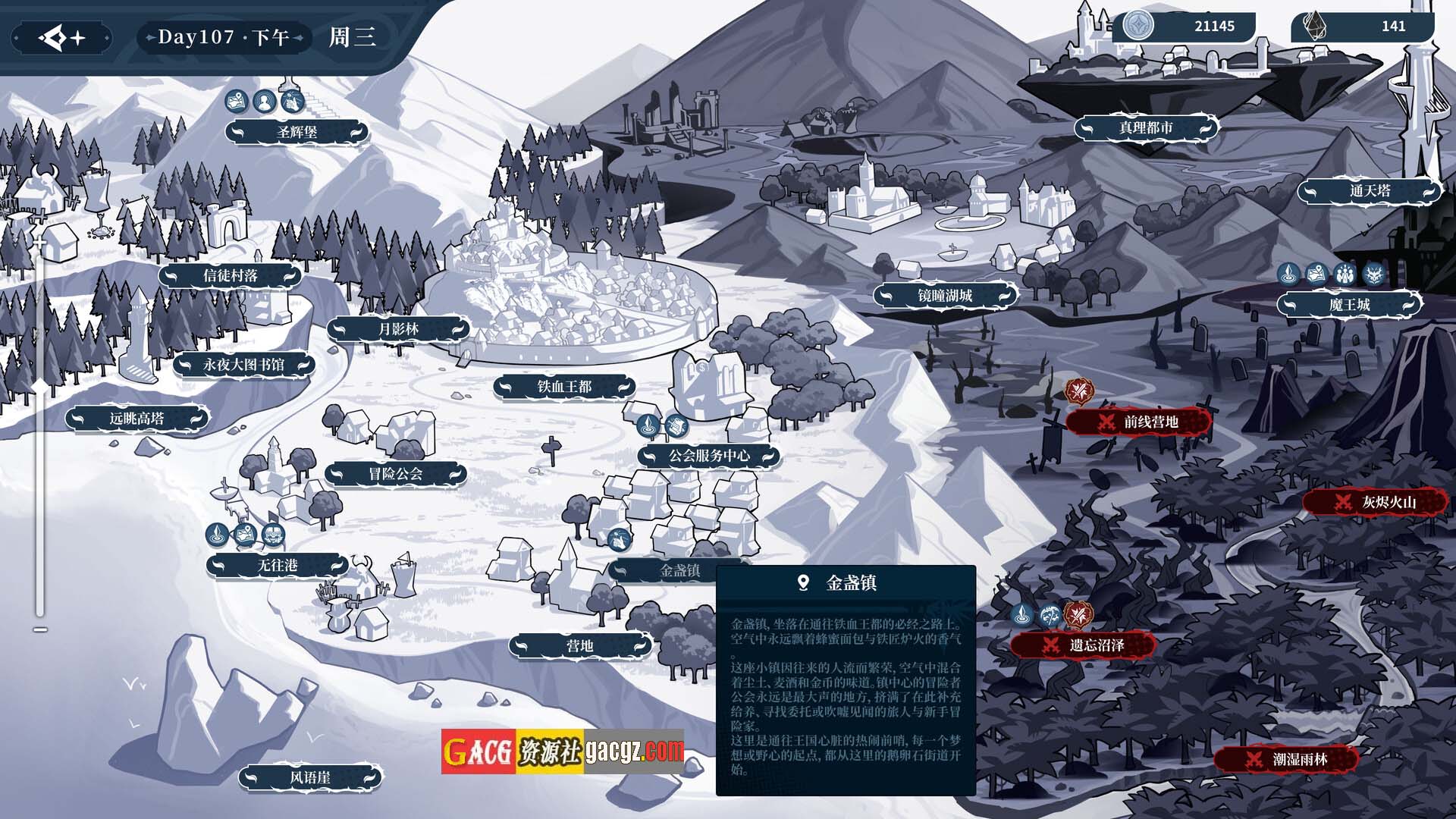Select the 信徒村落 map label
Viewport: 1456px width, 819px height.
pos(230,276)
